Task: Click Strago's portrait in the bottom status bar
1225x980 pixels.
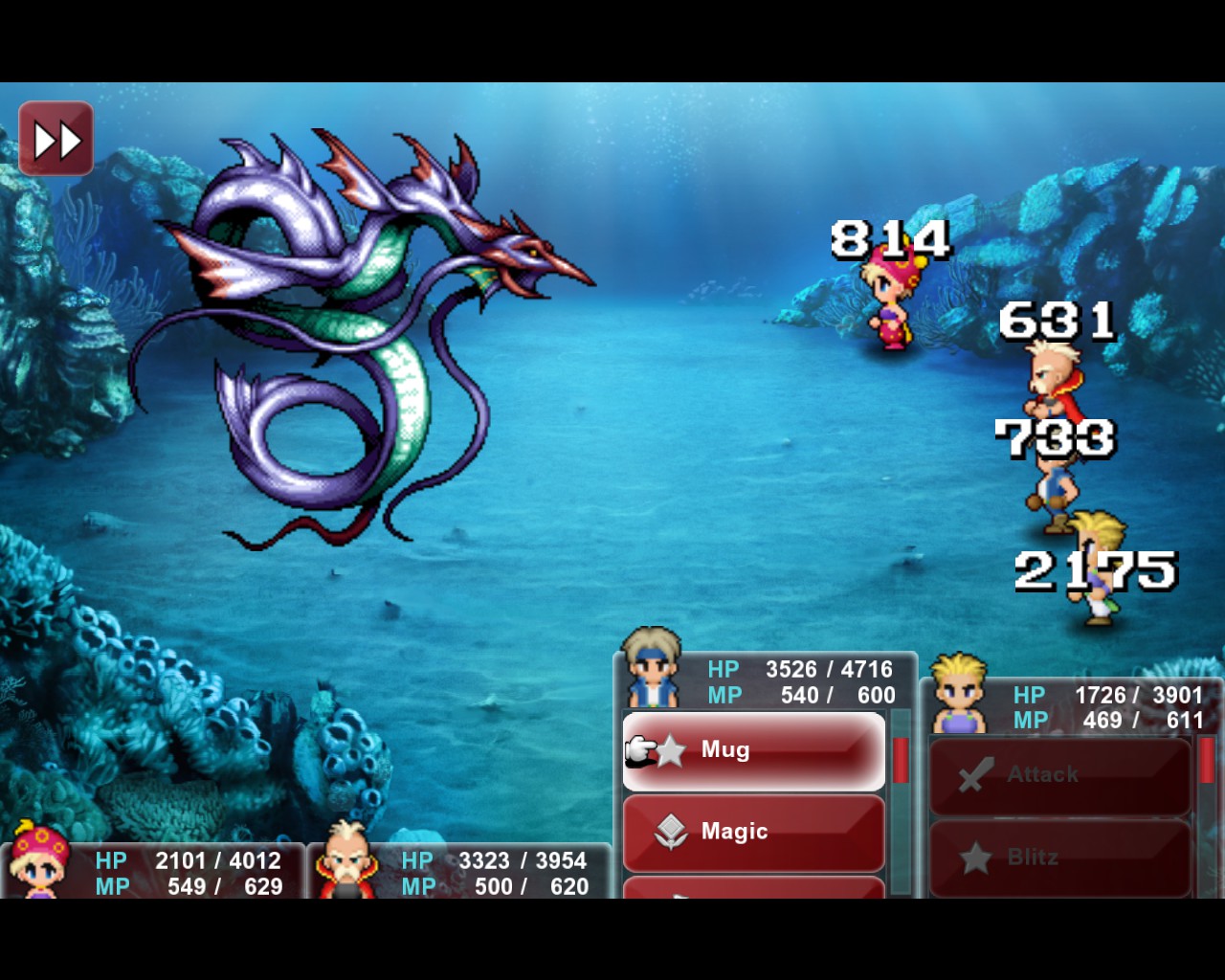Action: click(346, 861)
